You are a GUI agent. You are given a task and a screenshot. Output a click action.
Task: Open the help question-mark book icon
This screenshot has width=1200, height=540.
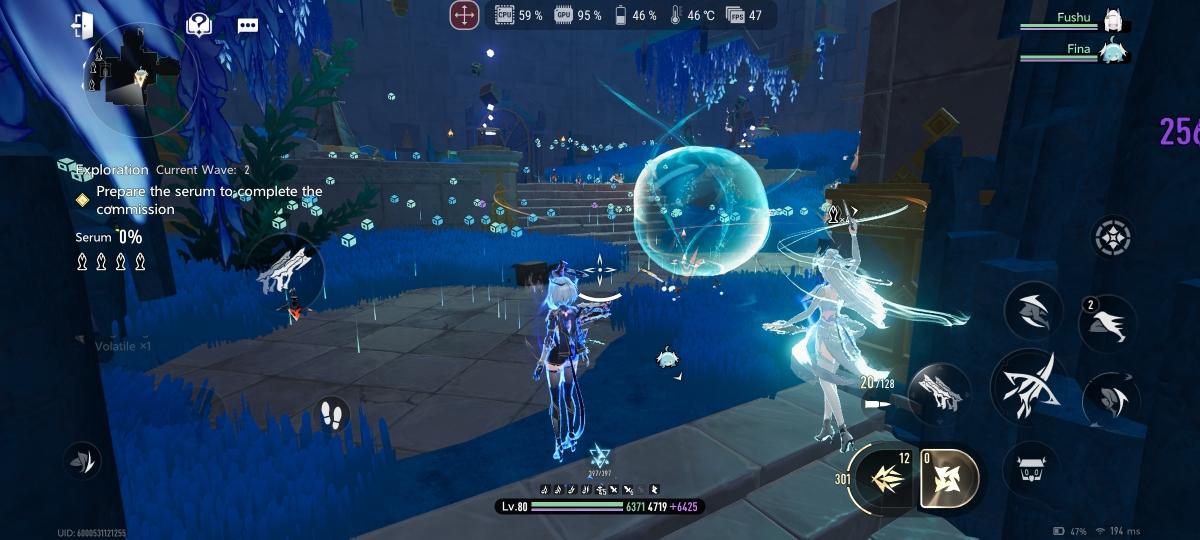199,25
